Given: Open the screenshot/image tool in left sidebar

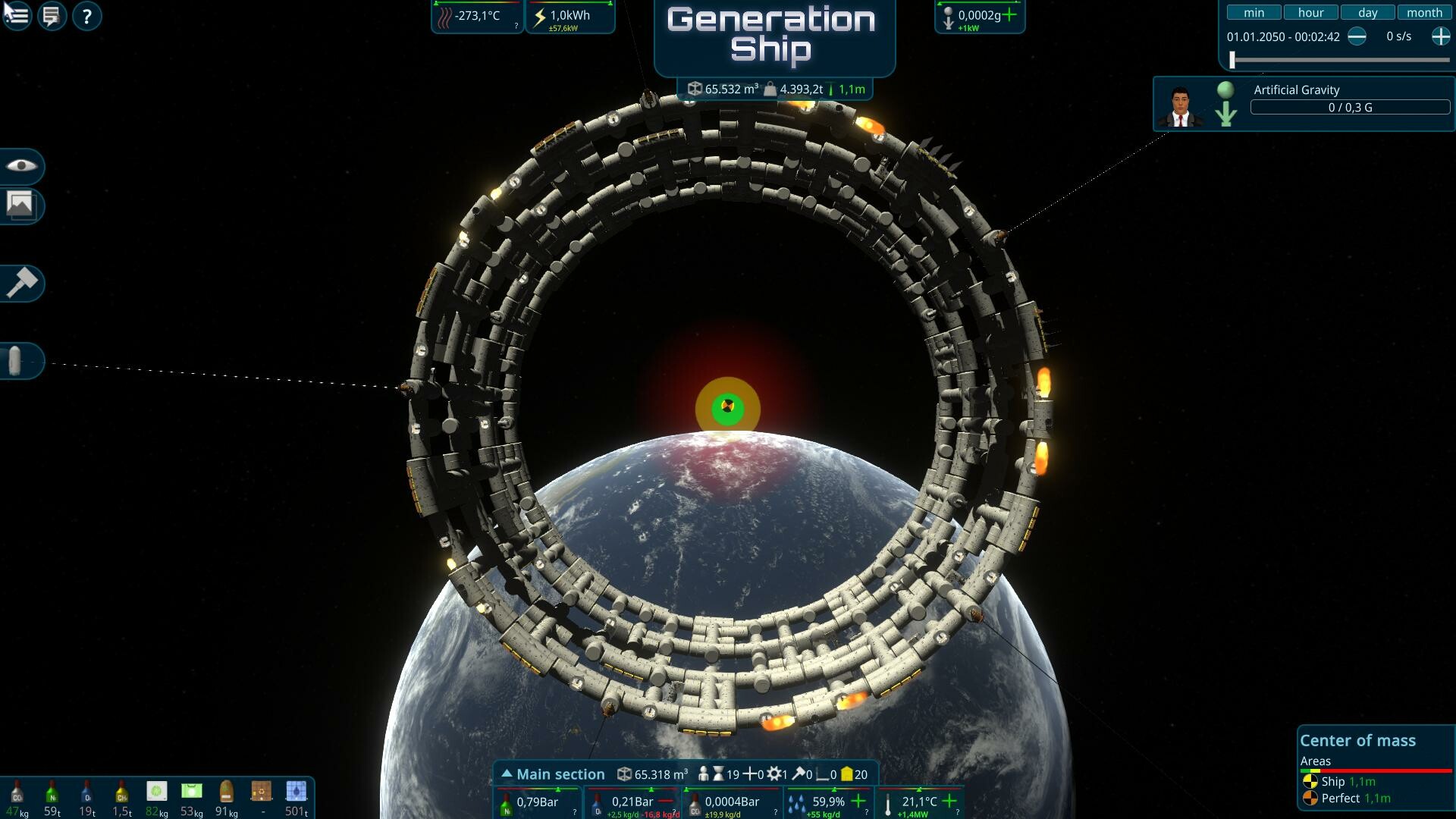Looking at the screenshot, I should pos(20,205).
